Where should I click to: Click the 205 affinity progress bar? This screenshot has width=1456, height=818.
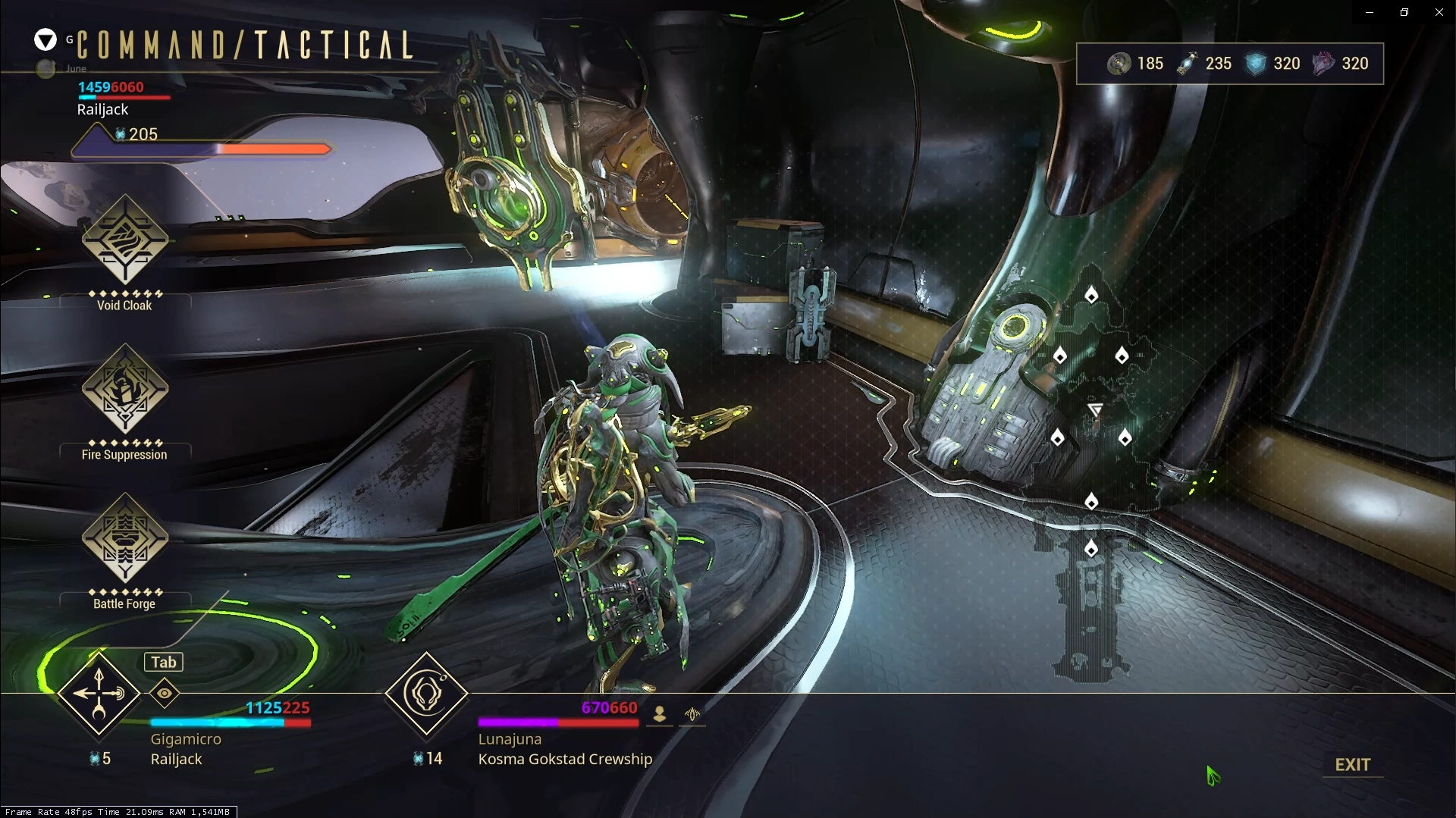[201, 149]
